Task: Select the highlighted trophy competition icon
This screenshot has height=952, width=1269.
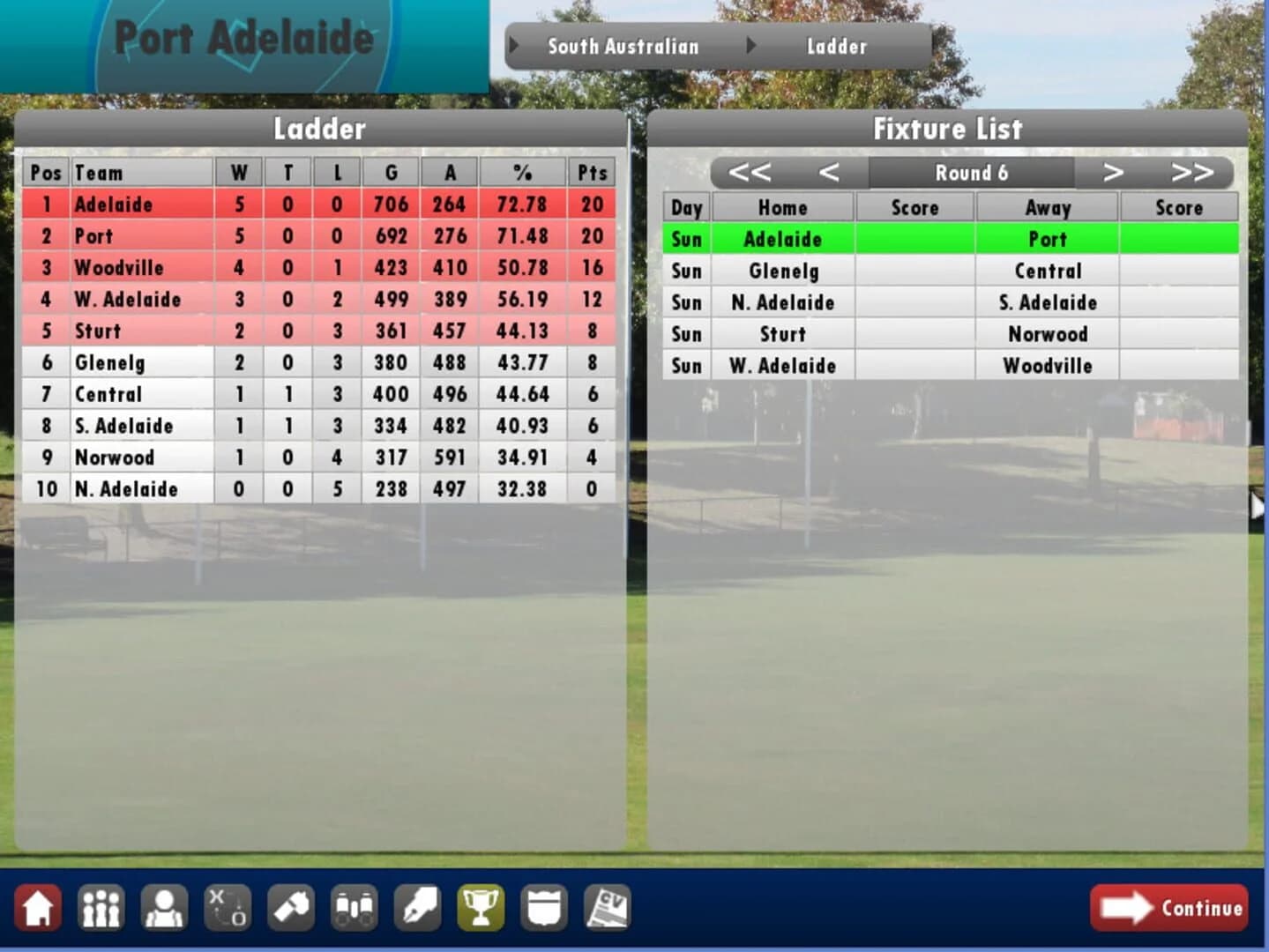Action: [x=481, y=908]
